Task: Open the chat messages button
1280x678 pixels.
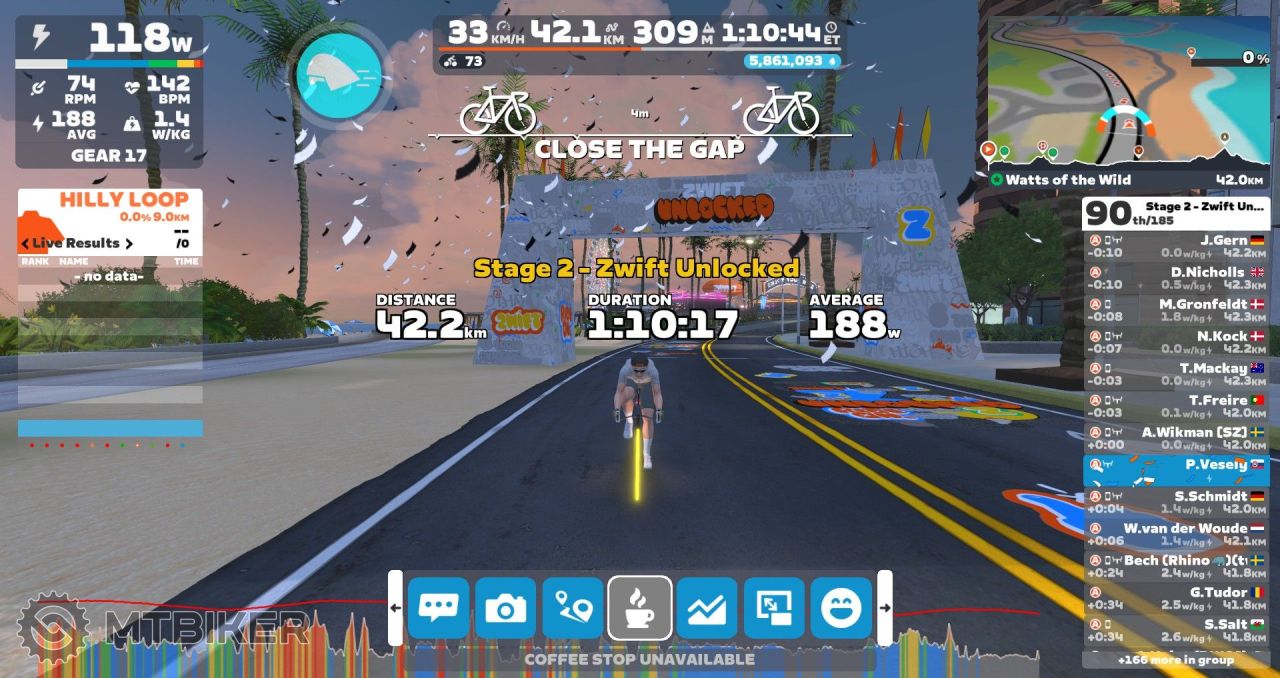Action: tap(438, 608)
